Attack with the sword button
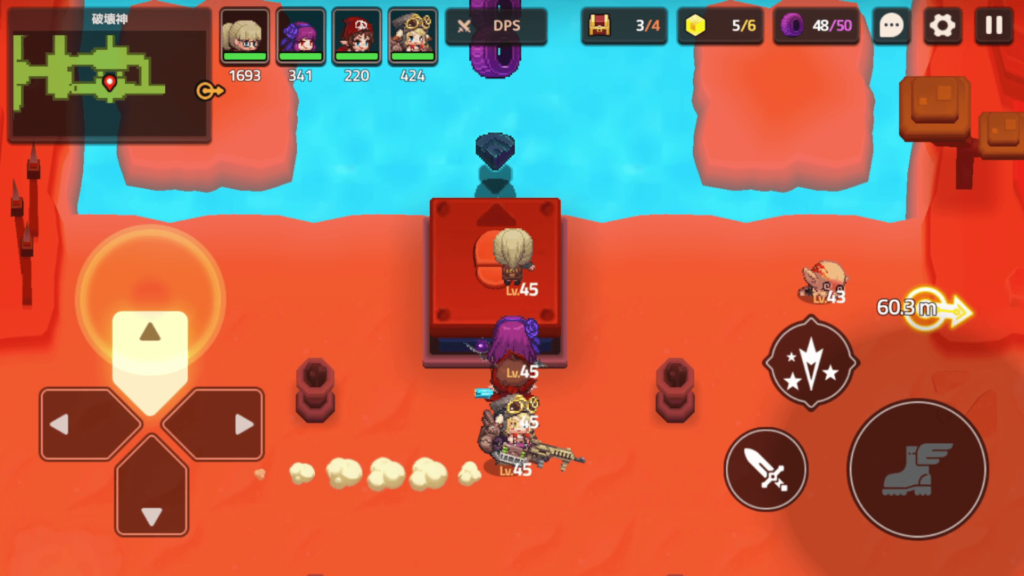 point(765,468)
